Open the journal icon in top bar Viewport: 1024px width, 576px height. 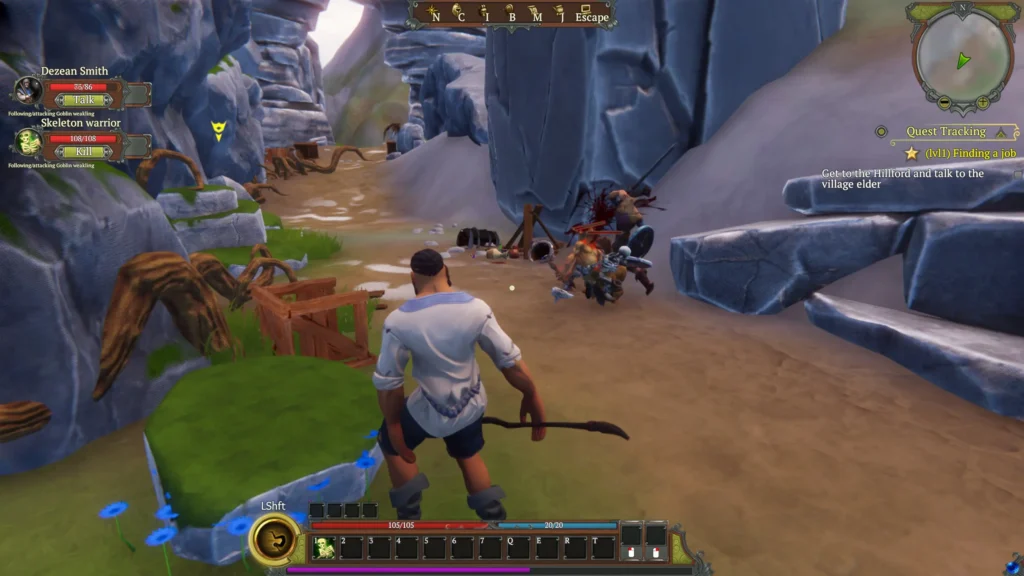tap(560, 12)
